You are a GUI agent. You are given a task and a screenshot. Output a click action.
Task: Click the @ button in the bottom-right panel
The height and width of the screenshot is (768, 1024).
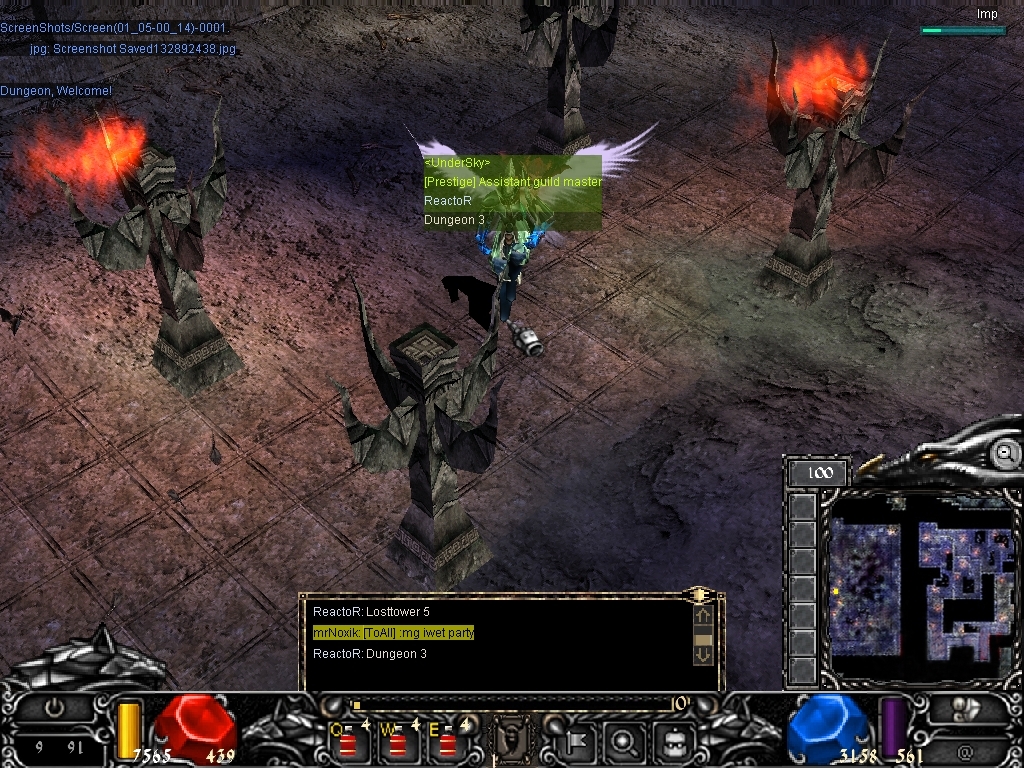click(965, 751)
